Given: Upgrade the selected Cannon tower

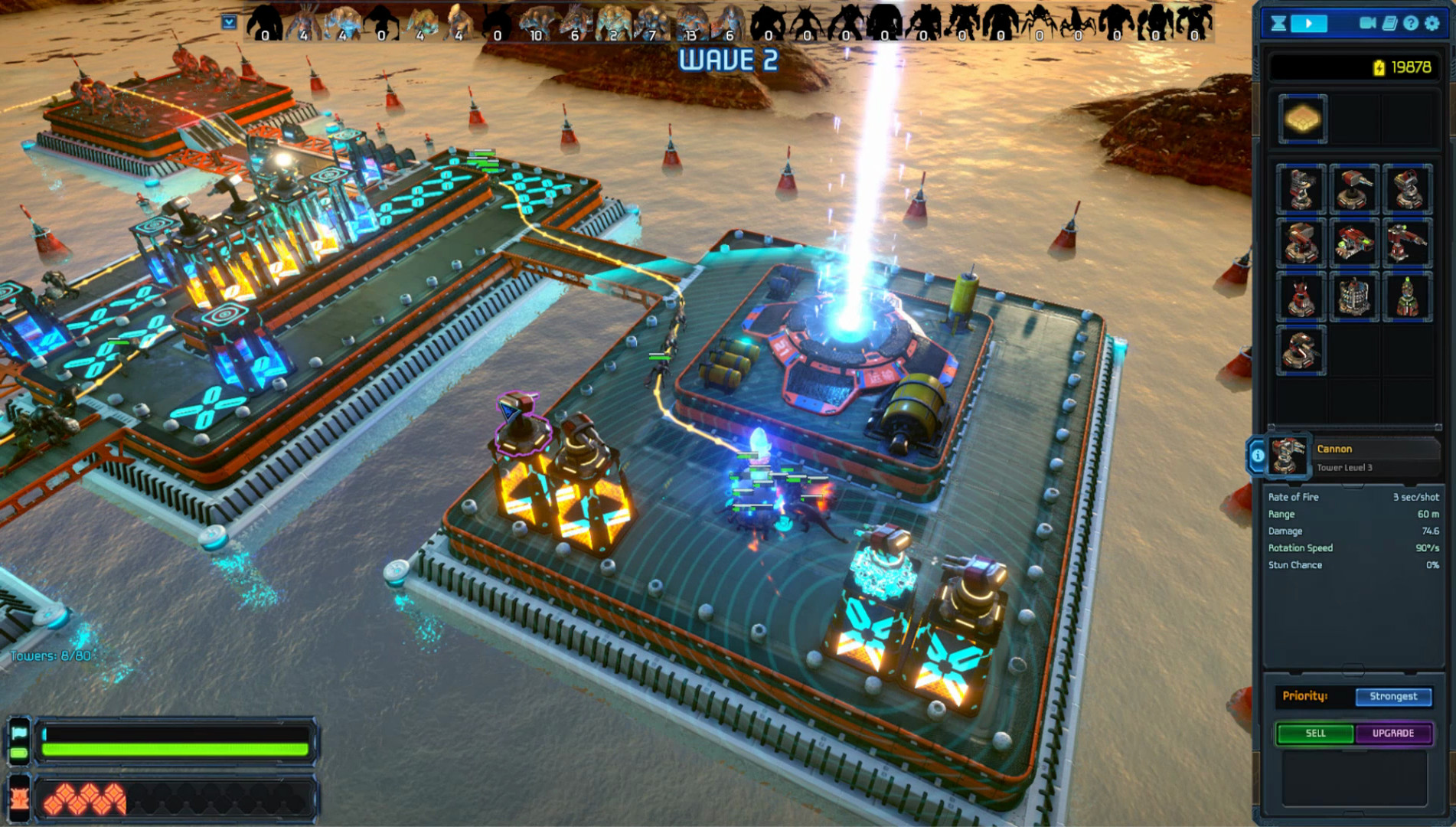Looking at the screenshot, I should point(1393,733).
